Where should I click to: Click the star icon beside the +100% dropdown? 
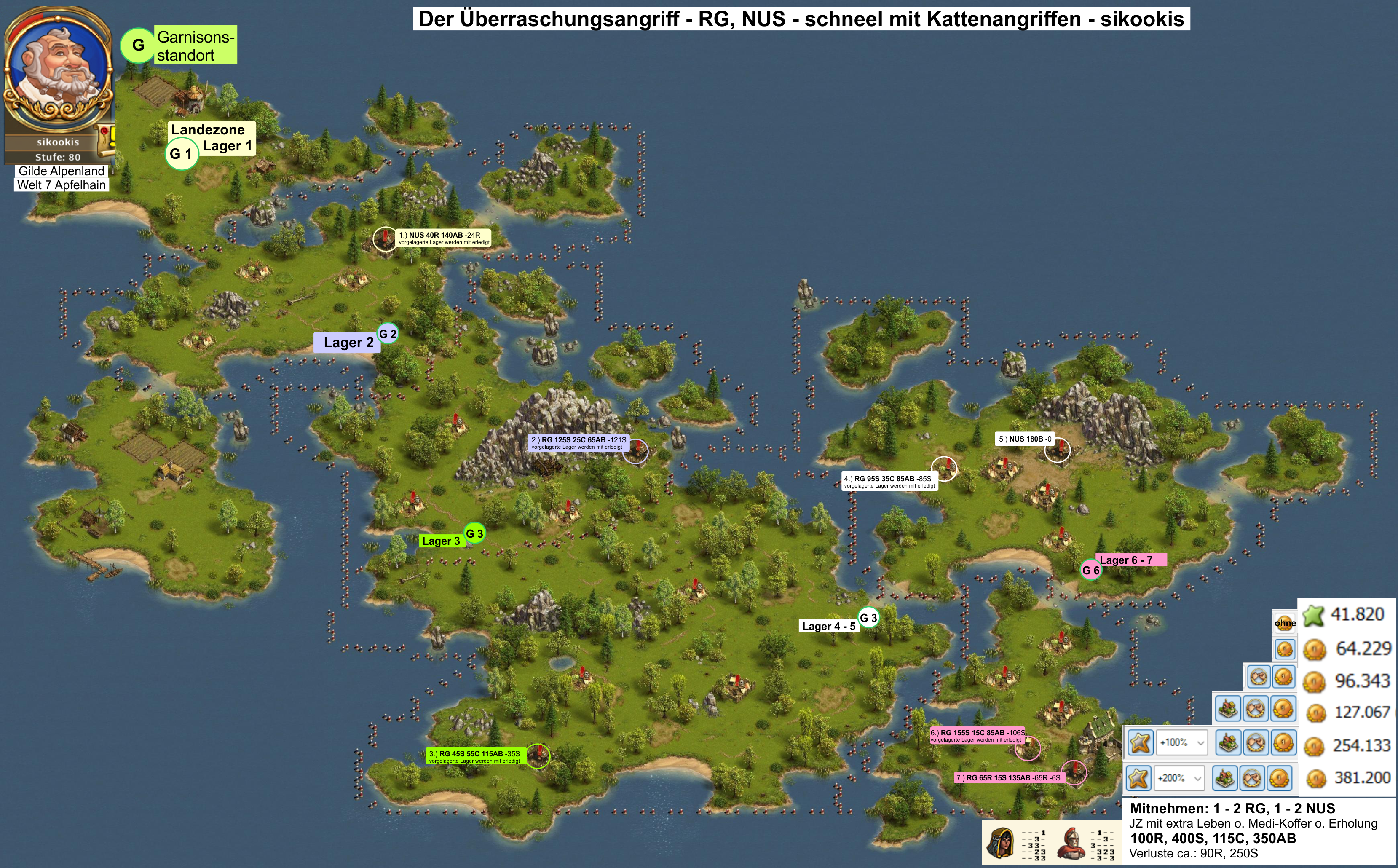point(1140,742)
